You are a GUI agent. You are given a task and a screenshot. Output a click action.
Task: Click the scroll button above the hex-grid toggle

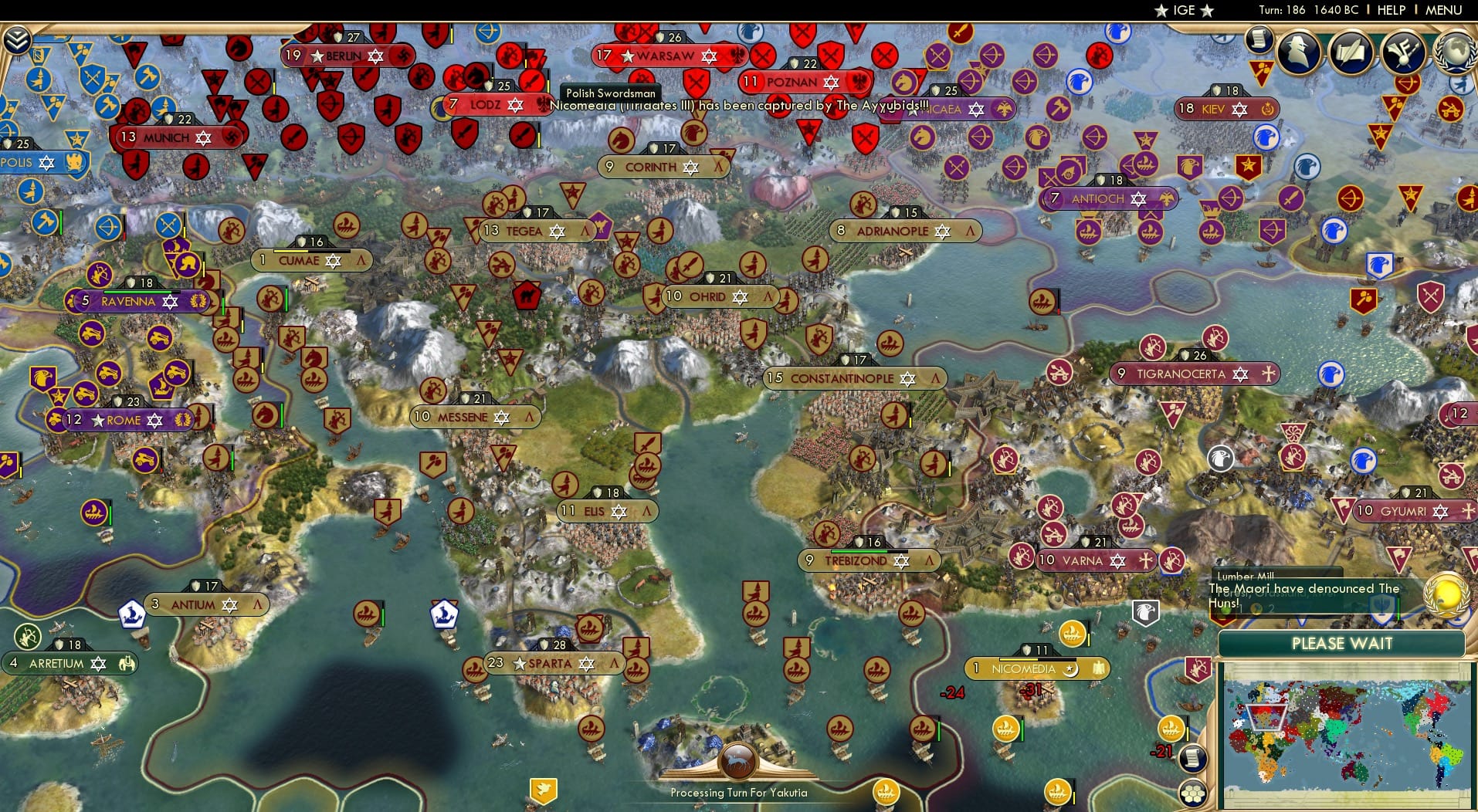click(x=1194, y=757)
